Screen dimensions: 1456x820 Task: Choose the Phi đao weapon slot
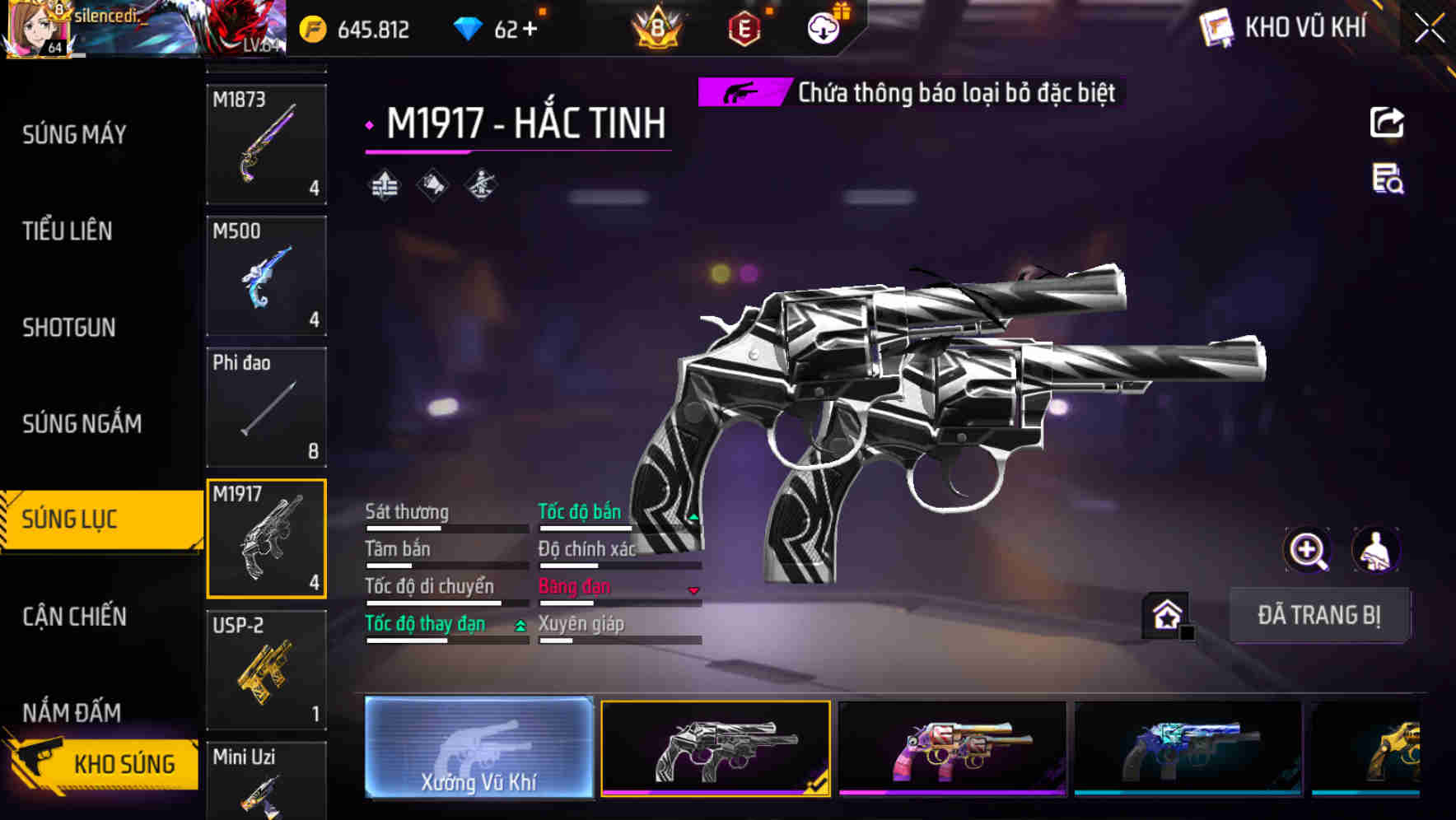point(266,408)
